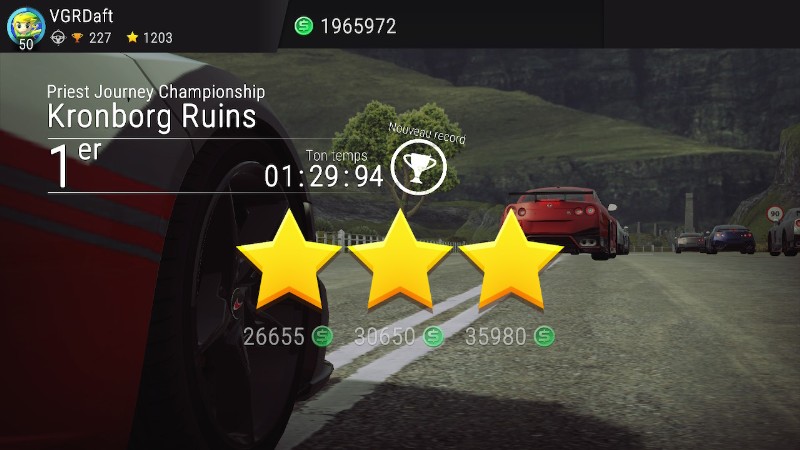The image size is (800, 450).
Task: Select the Nouveau record trophy icon
Action: 418,167
